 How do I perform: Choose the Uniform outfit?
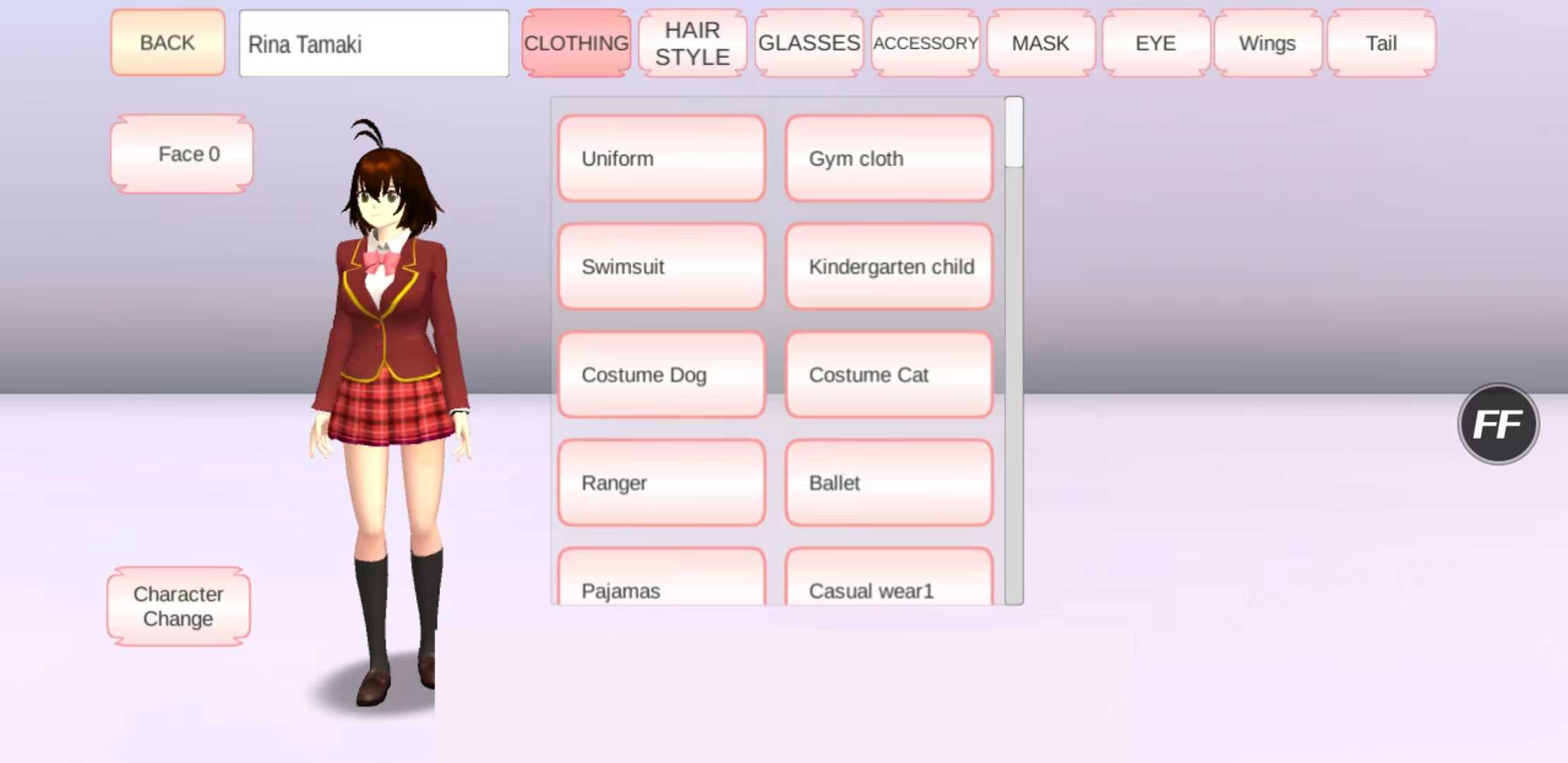point(661,159)
